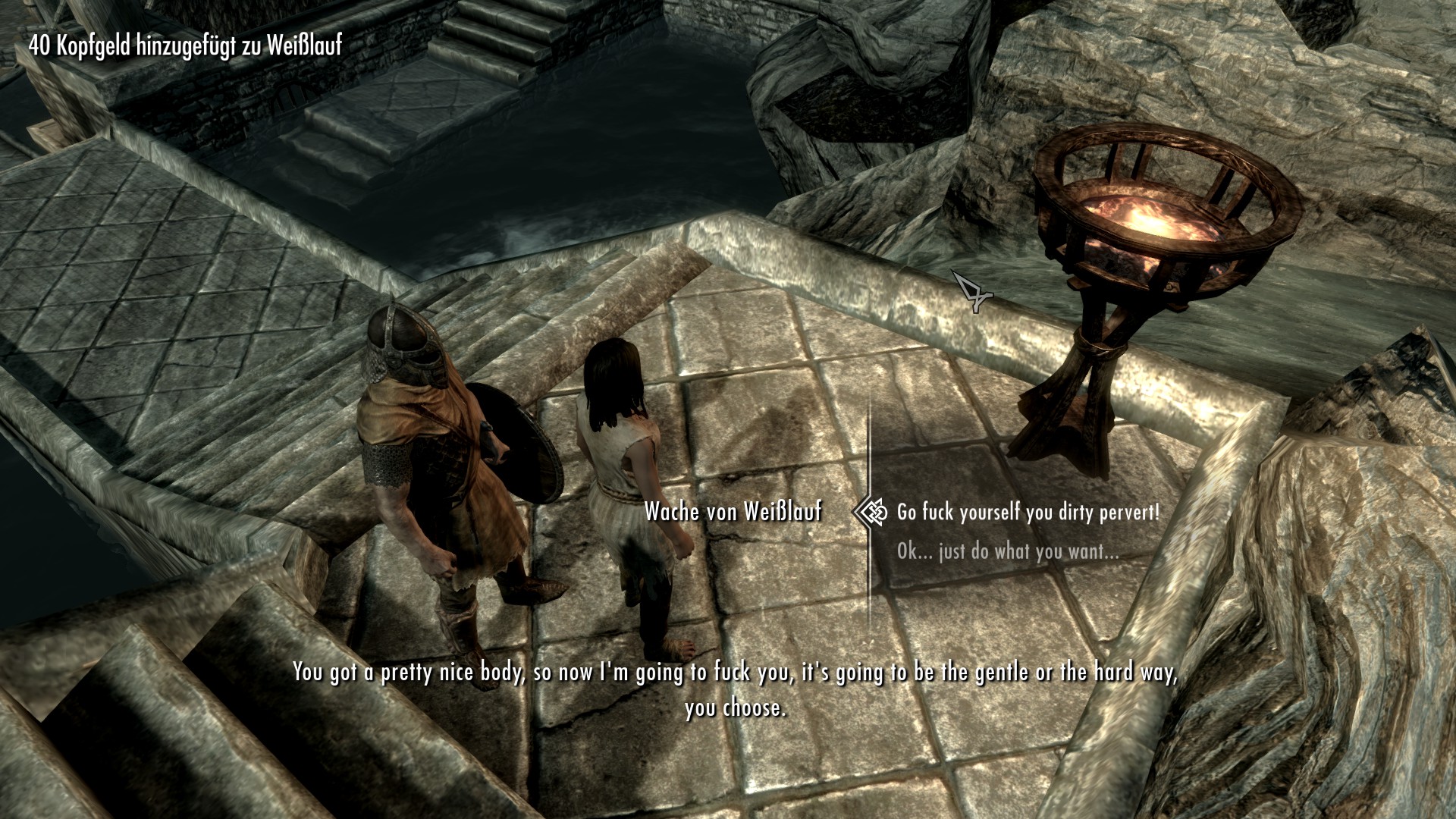Image resolution: width=1456 pixels, height=819 pixels.
Task: Select the "Ok... just do what you want..." reply
Action: (x=1008, y=551)
